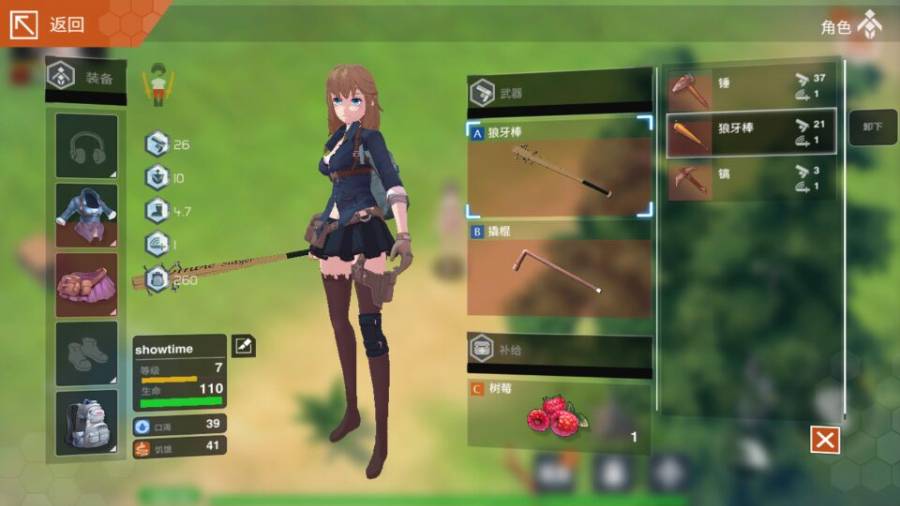
Task: Click the small character avatar icon
Action: [x=157, y=83]
